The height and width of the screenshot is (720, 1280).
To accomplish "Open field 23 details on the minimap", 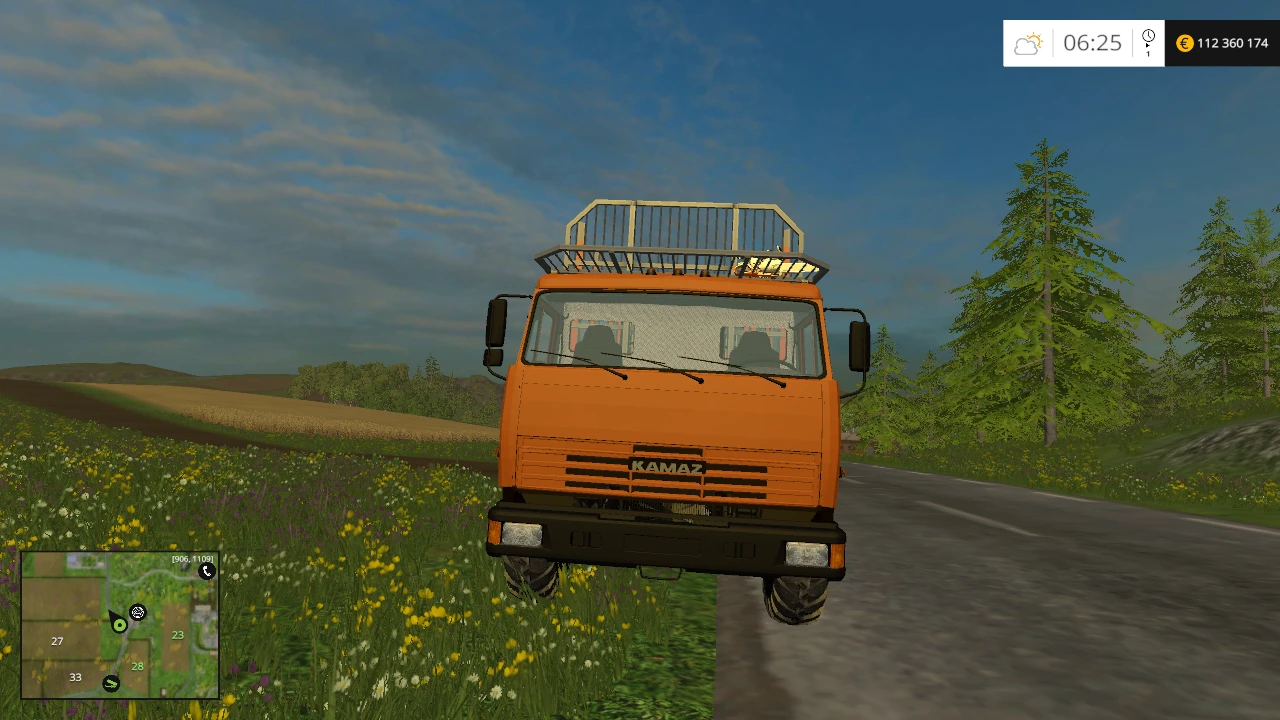I will point(178,634).
